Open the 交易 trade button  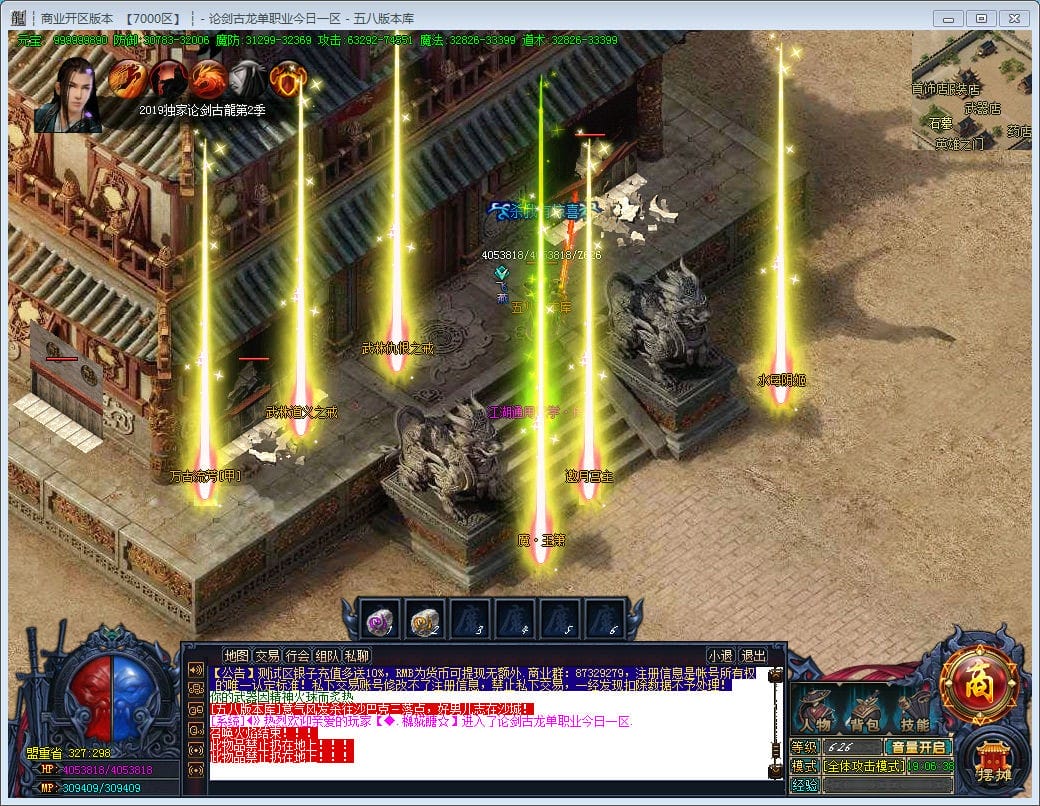267,656
